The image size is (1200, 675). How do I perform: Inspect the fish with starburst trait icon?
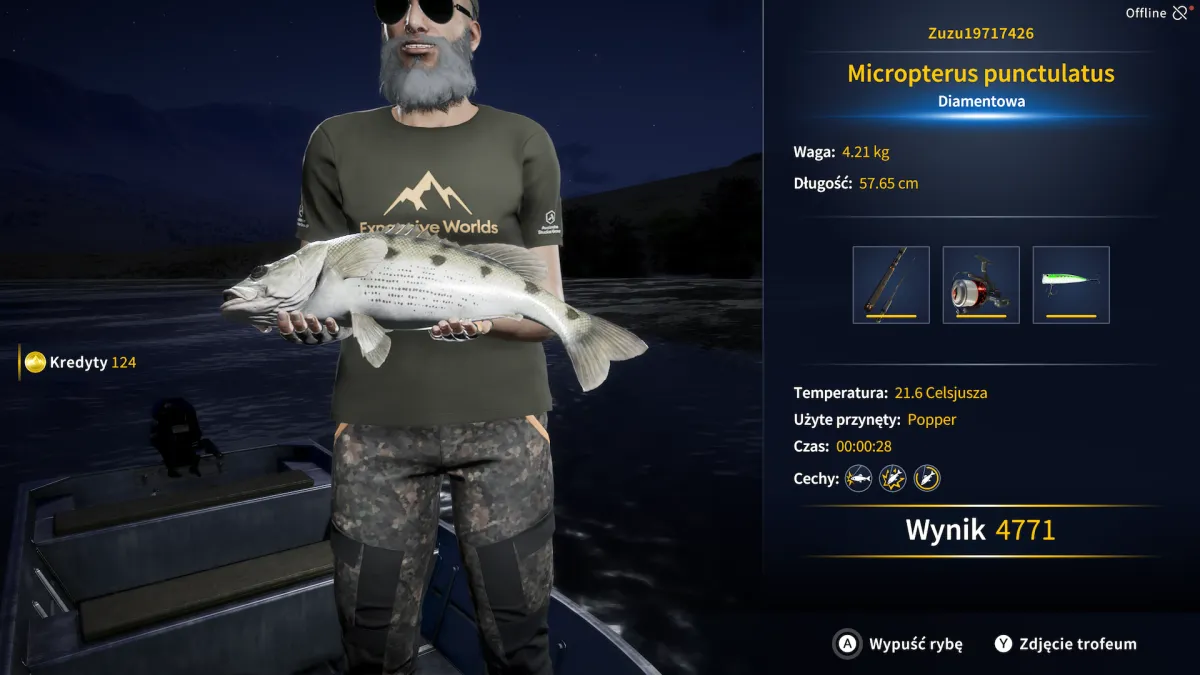892,478
